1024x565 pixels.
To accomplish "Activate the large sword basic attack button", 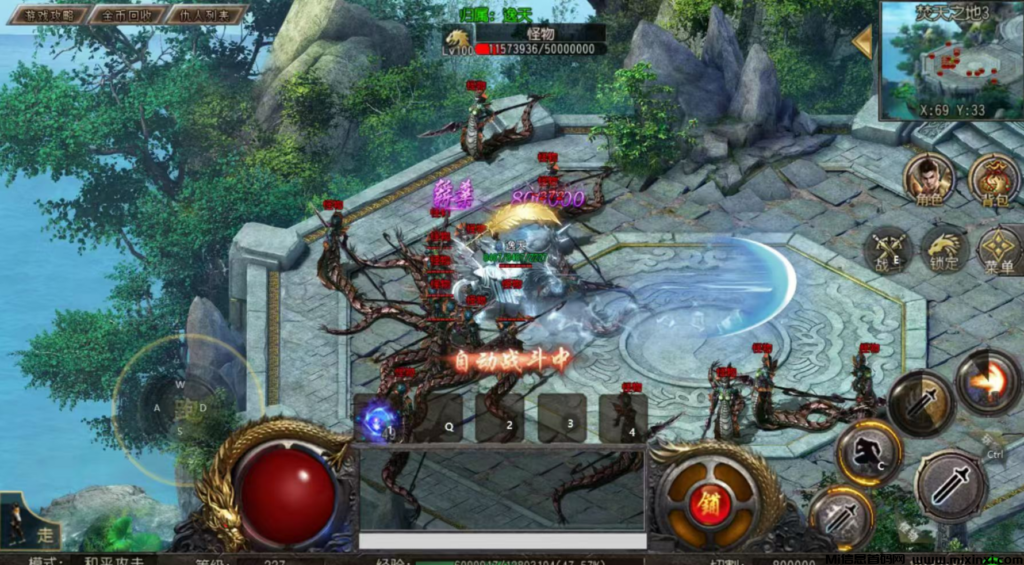I will click(951, 485).
